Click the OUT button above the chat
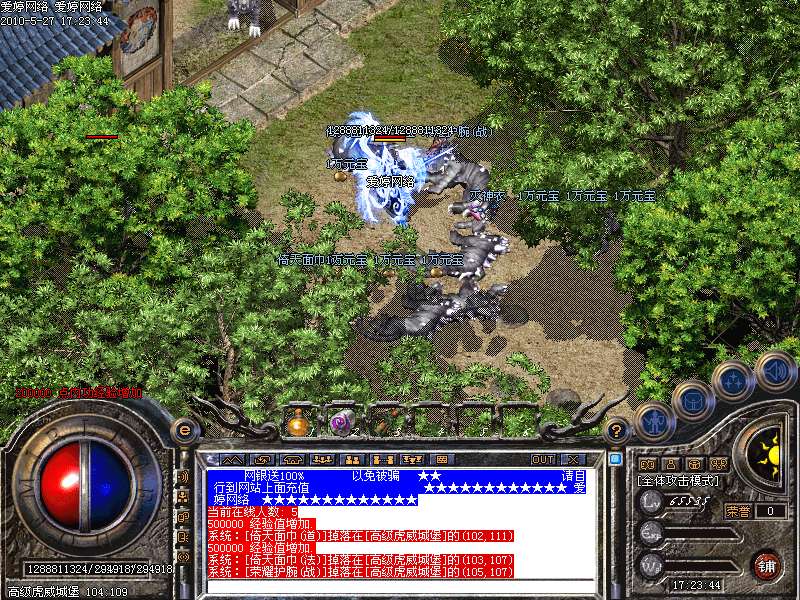800x600 pixels. pos(543,459)
